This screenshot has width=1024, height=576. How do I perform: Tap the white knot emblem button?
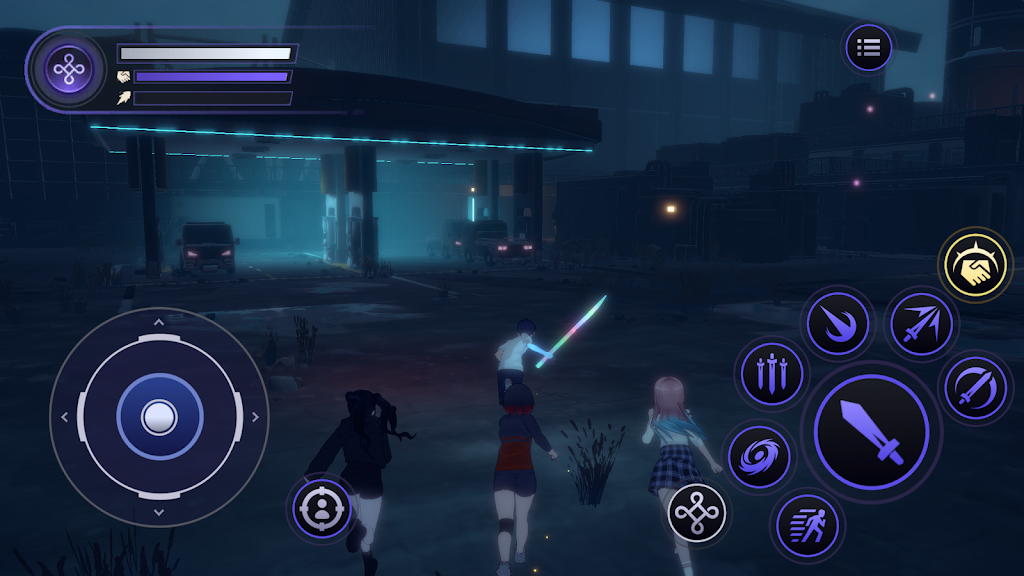click(x=697, y=514)
